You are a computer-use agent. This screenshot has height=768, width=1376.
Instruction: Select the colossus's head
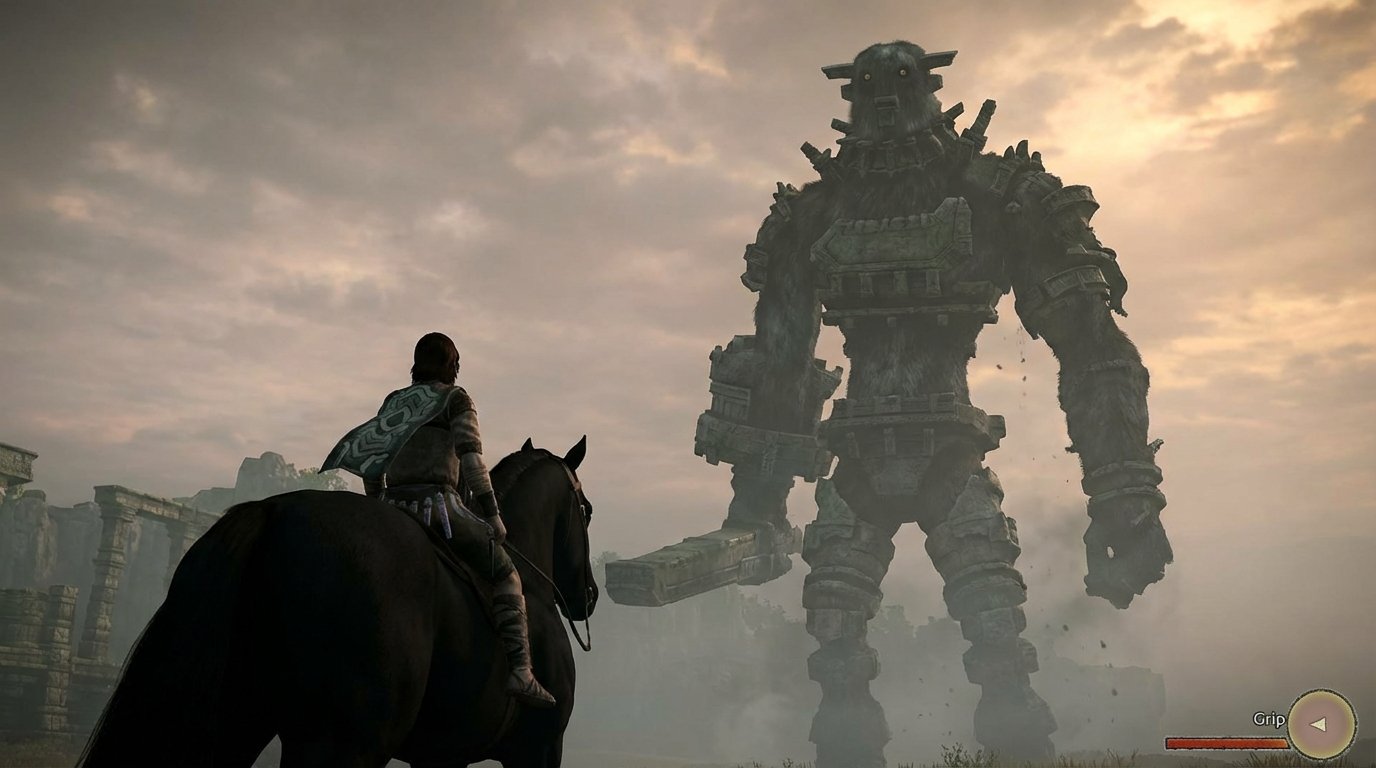click(888, 85)
